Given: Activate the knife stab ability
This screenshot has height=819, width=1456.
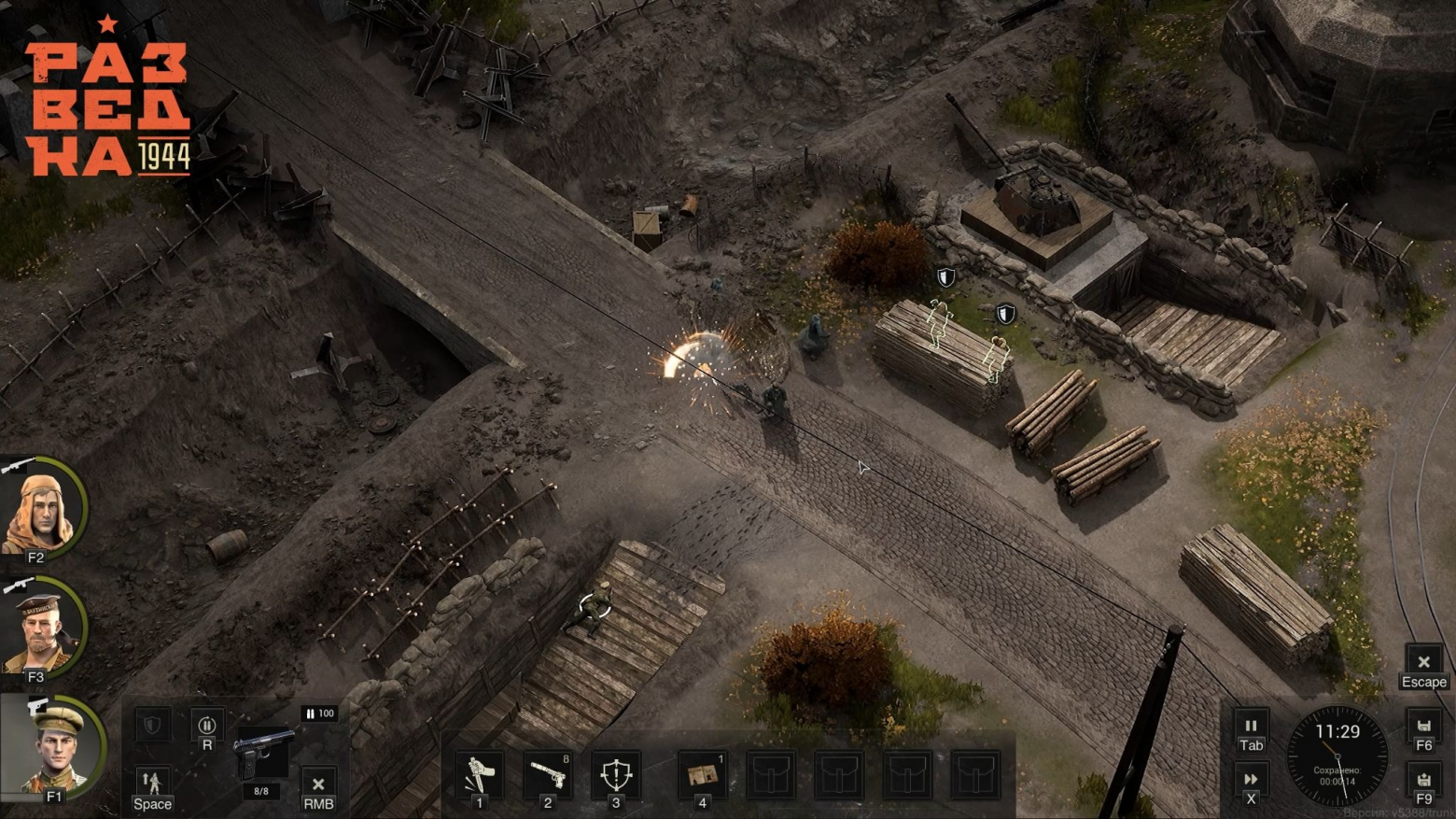Looking at the screenshot, I should coord(479,774).
